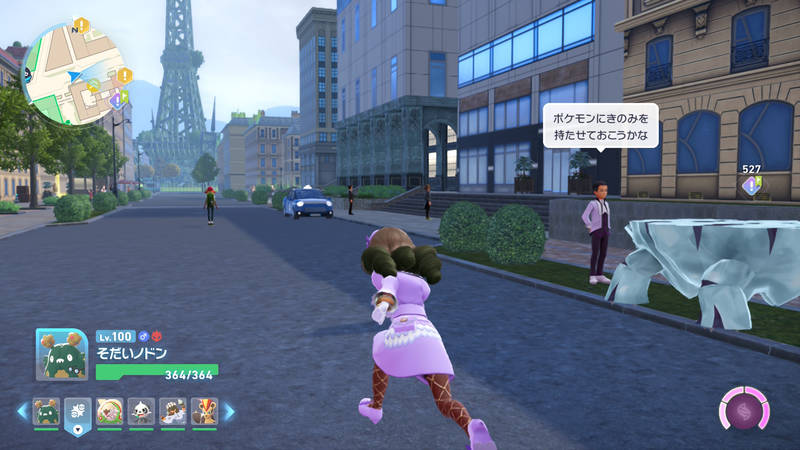This screenshot has height=450, width=800.
Task: Choose the highlighted second party slot
Action: click(78, 411)
